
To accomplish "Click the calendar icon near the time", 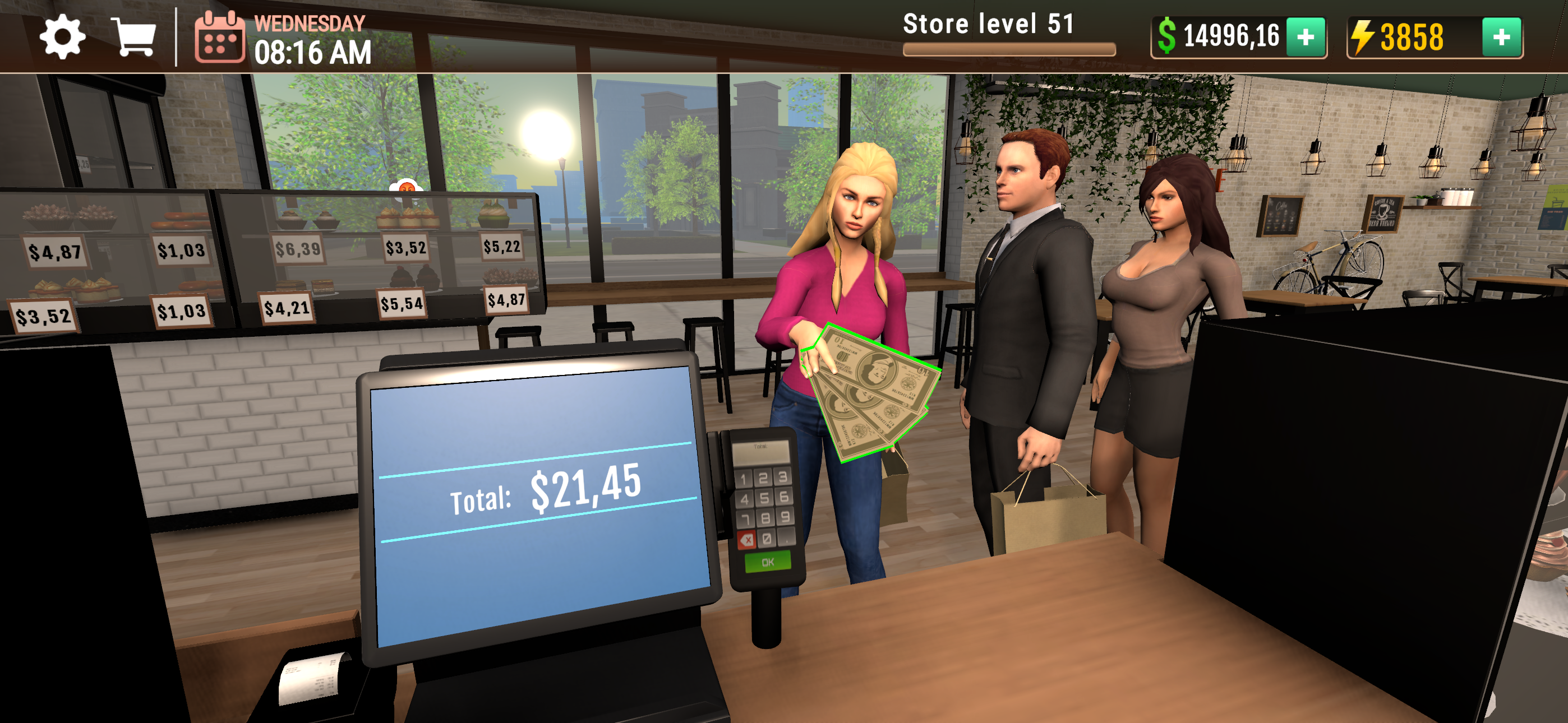I will point(220,38).
